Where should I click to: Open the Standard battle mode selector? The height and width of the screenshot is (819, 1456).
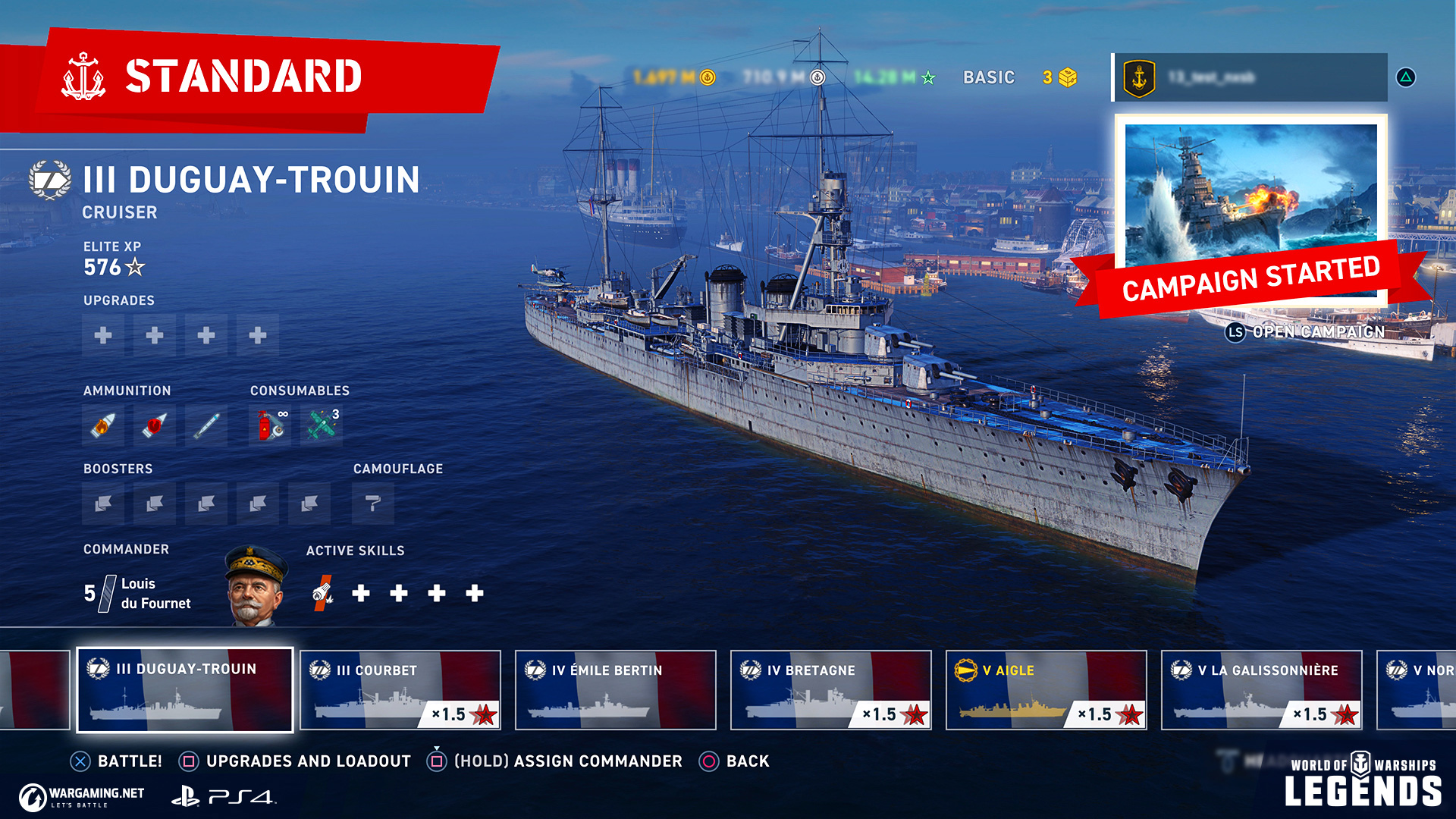click(x=243, y=77)
